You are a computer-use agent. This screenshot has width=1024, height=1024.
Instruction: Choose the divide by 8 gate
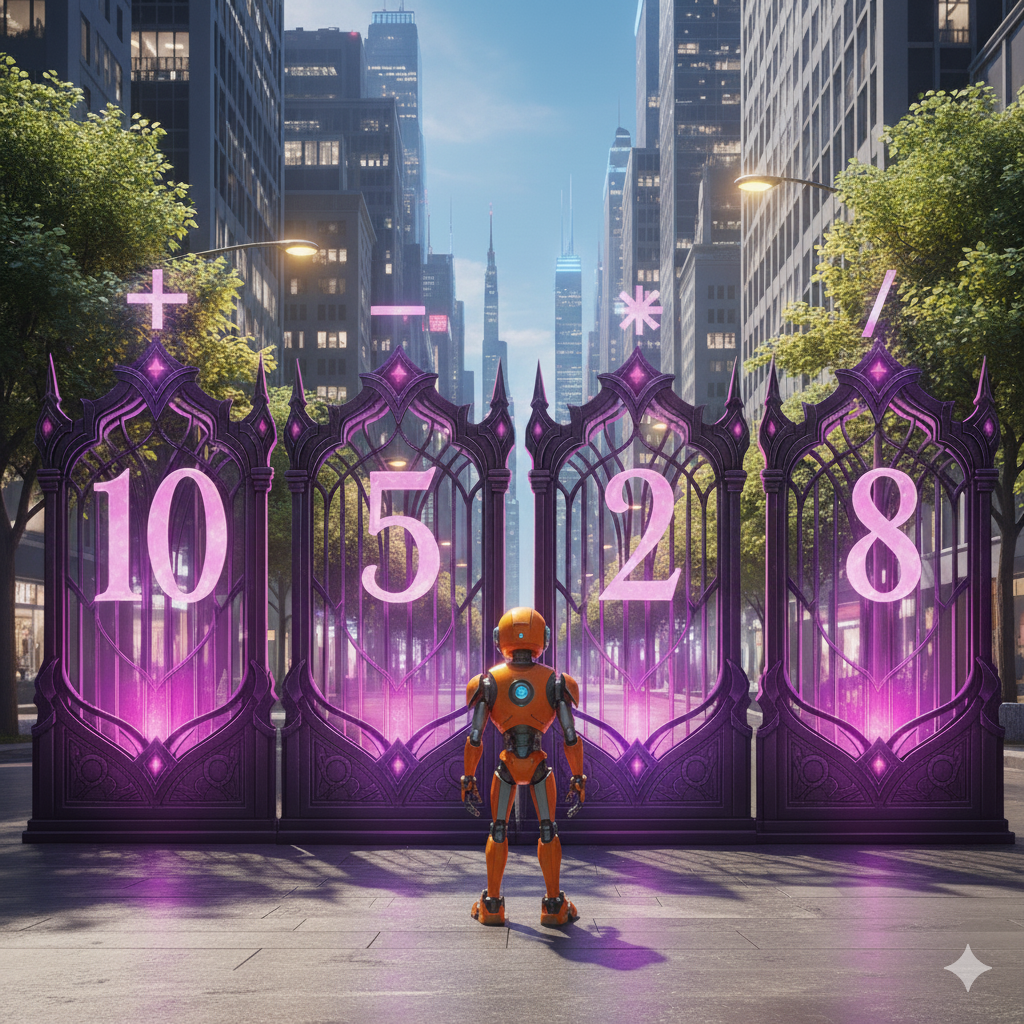pos(880,560)
